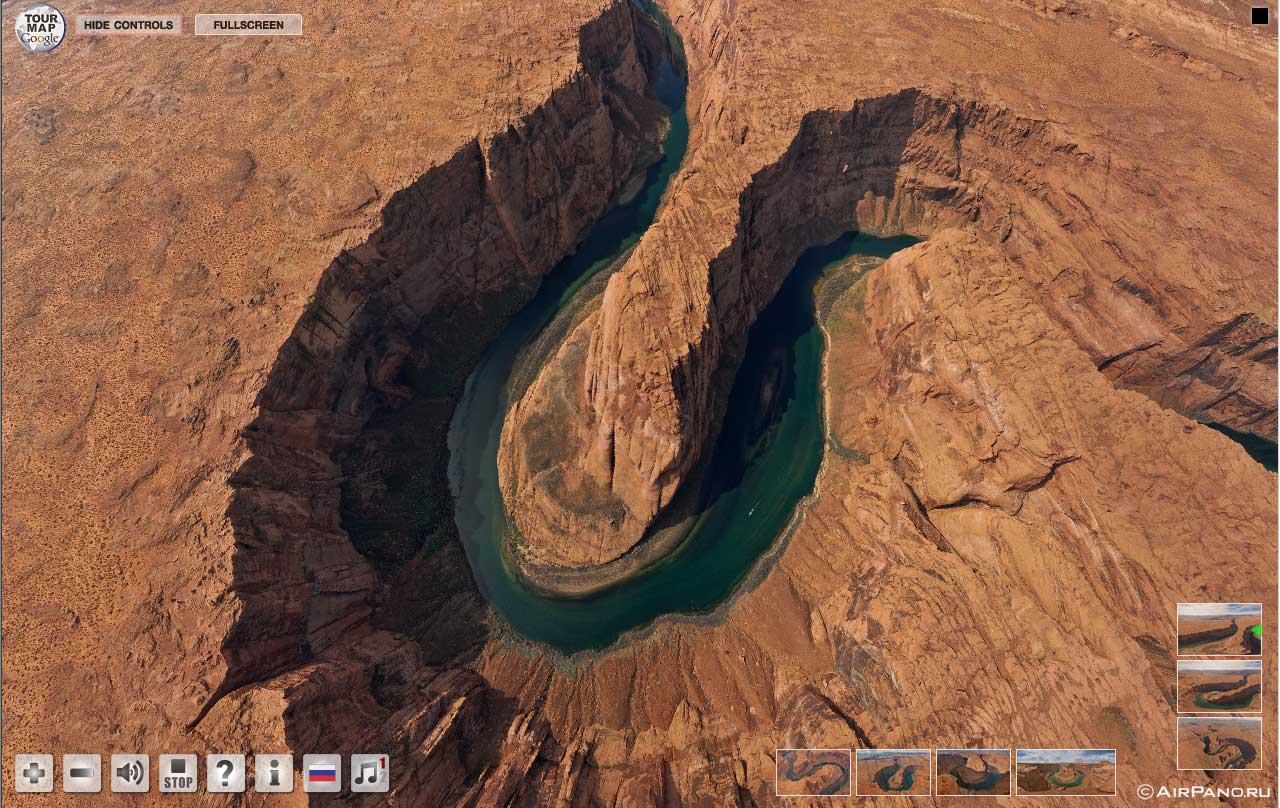The height and width of the screenshot is (808, 1280).
Task: Open the Tour Map Google globe
Action: 40,28
